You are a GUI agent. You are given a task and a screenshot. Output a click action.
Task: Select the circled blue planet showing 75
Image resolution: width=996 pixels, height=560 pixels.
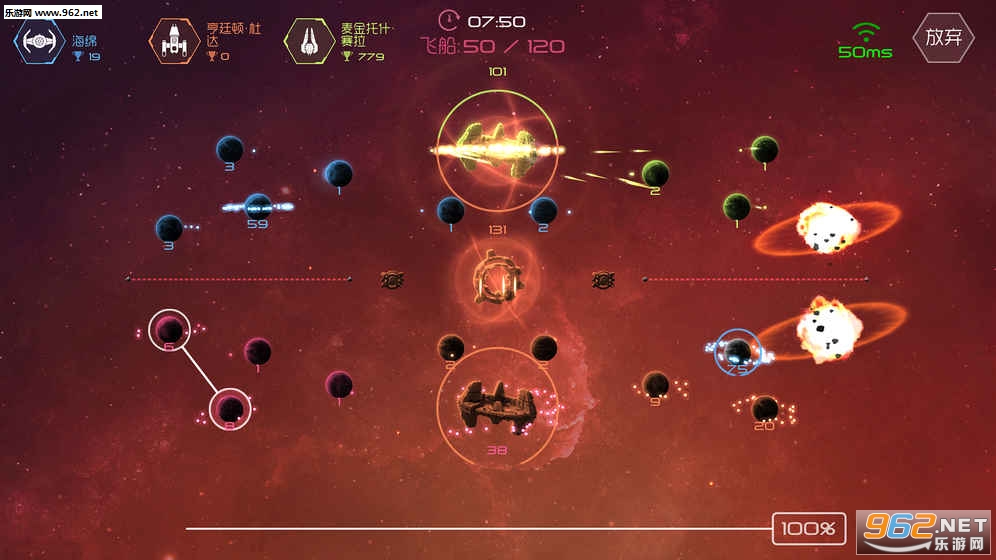tap(738, 351)
